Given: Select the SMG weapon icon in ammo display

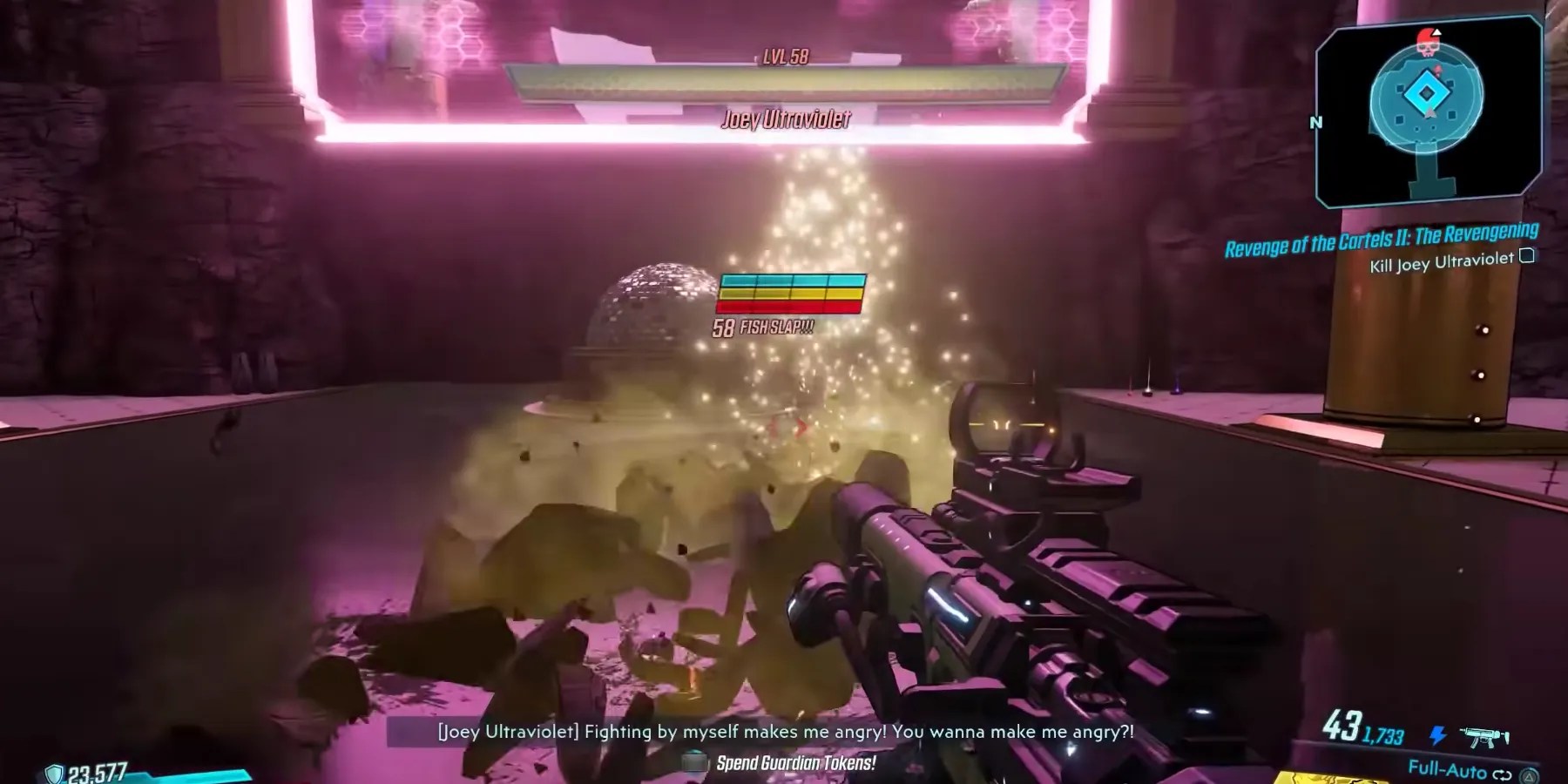Looking at the screenshot, I should (x=1484, y=738).
